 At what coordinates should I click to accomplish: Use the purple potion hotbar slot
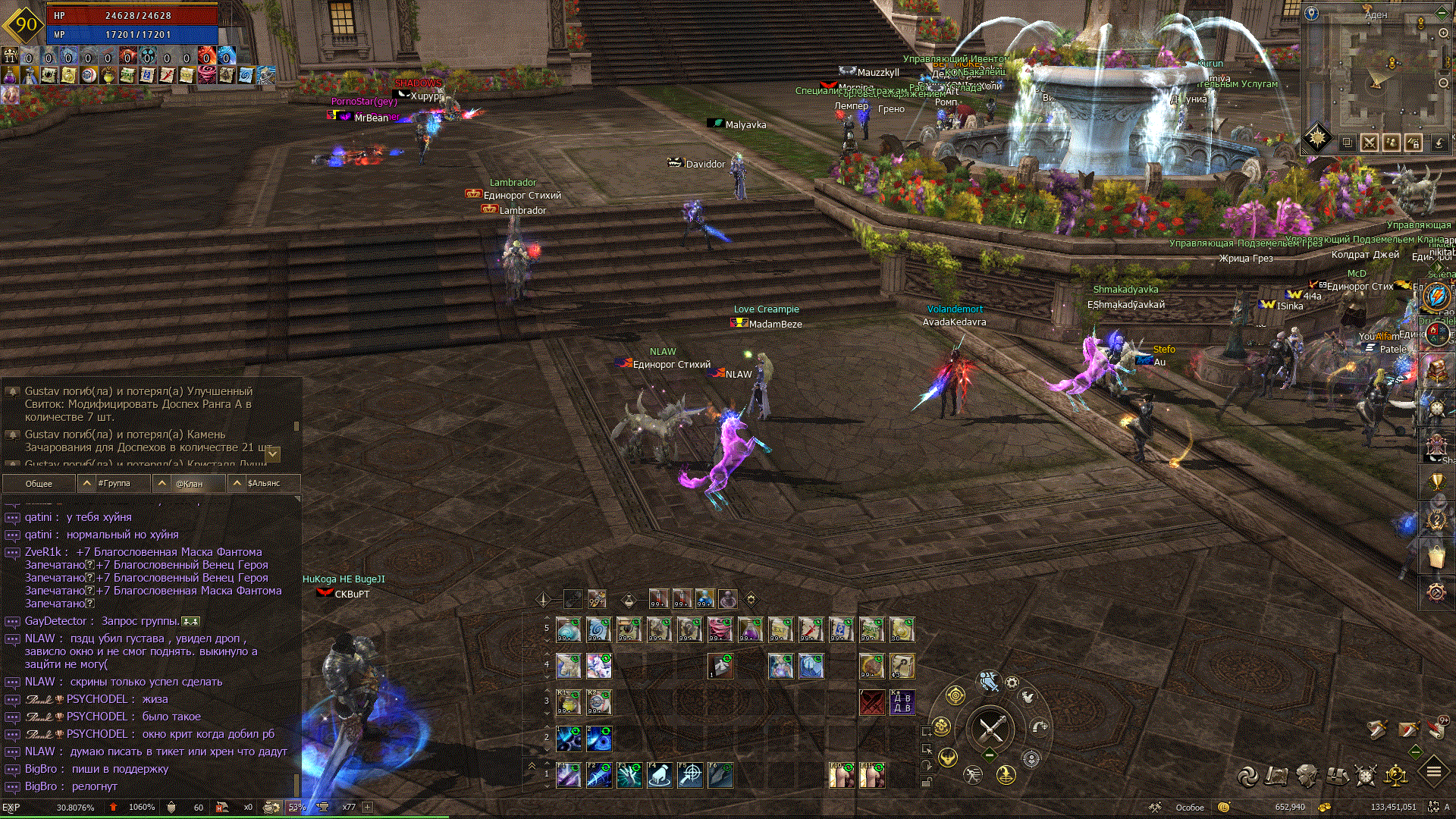click(751, 629)
